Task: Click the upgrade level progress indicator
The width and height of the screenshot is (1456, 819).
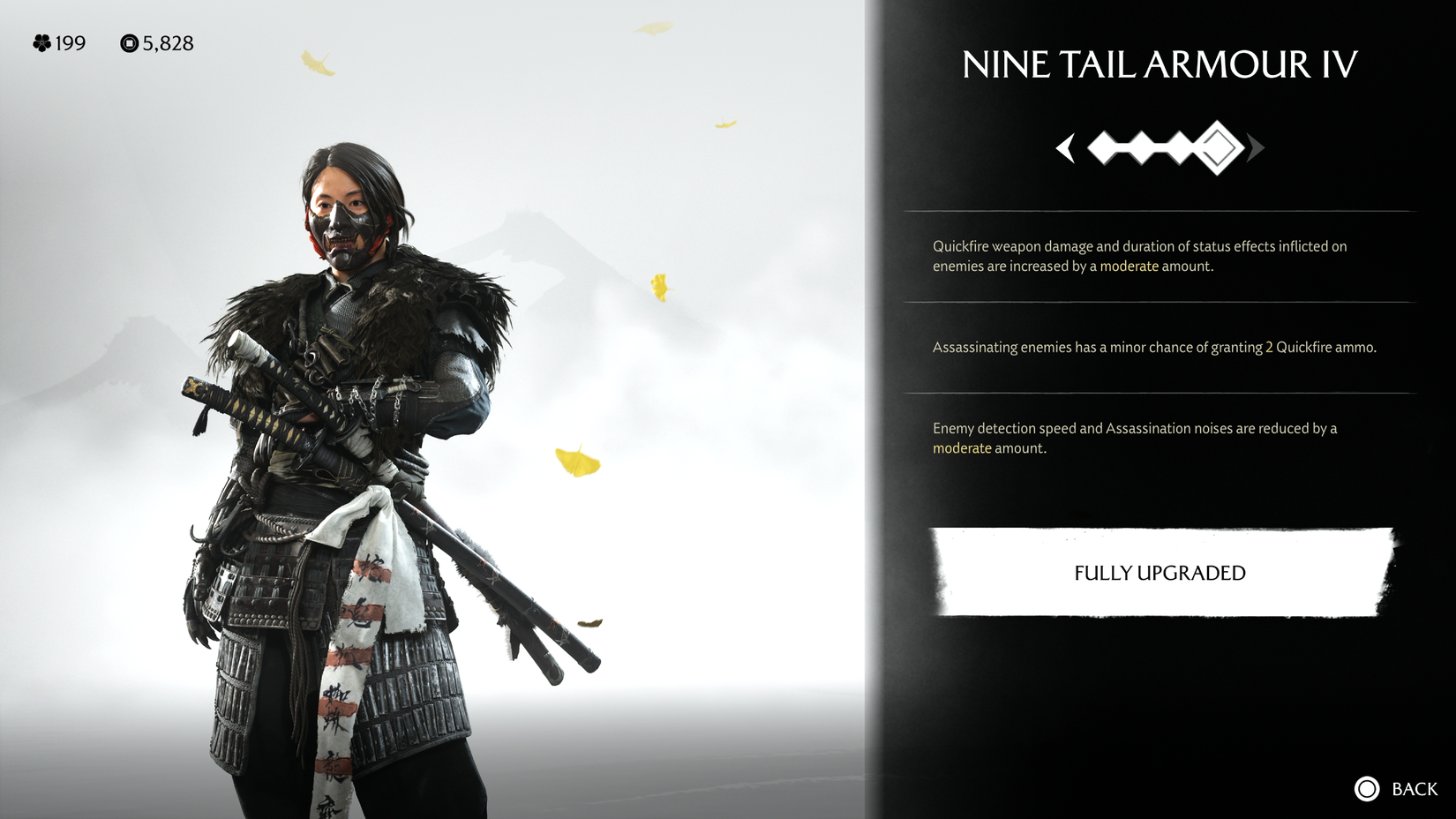Action: click(1160, 150)
